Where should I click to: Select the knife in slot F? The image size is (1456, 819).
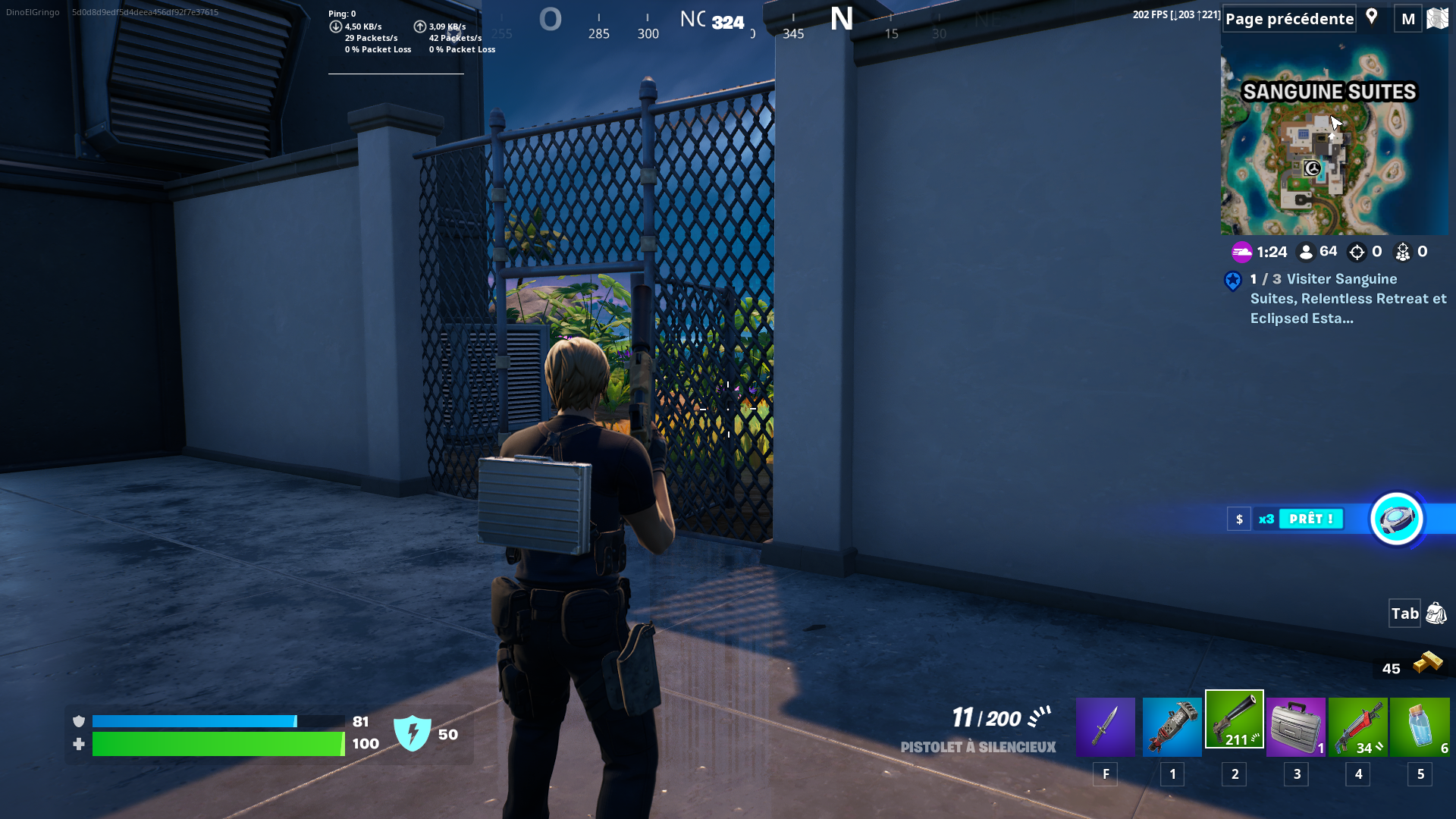[x=1105, y=726]
